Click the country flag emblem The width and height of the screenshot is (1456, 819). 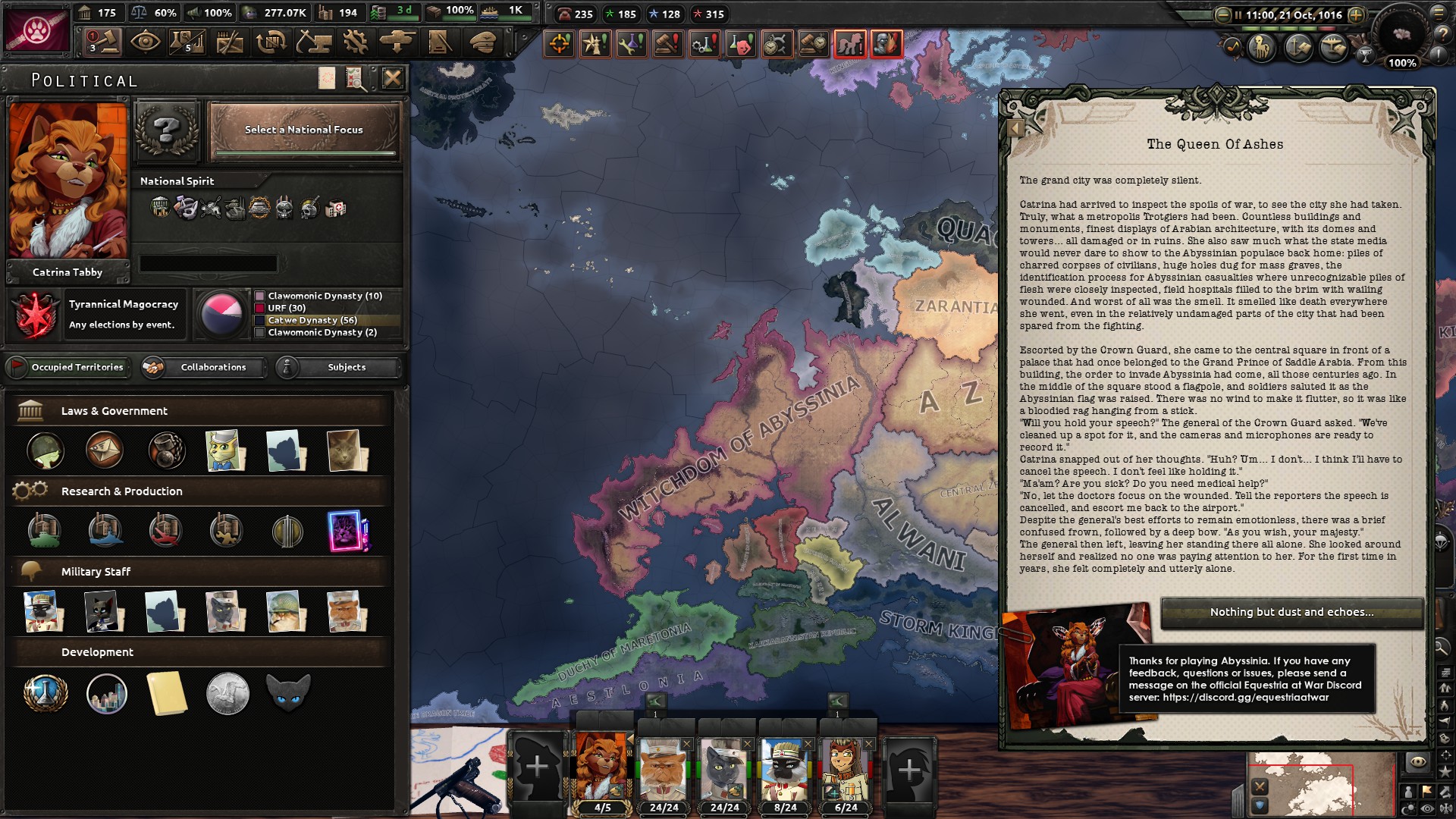(36, 29)
